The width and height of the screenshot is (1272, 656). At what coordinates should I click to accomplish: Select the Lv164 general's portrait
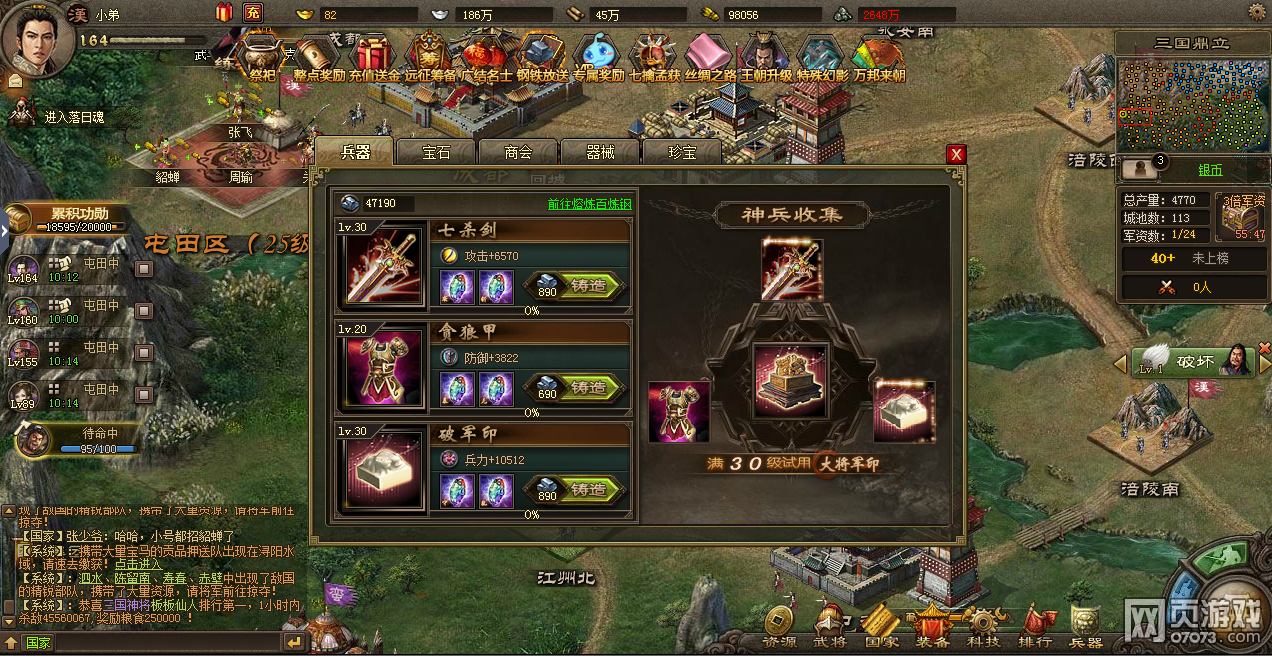click(24, 269)
